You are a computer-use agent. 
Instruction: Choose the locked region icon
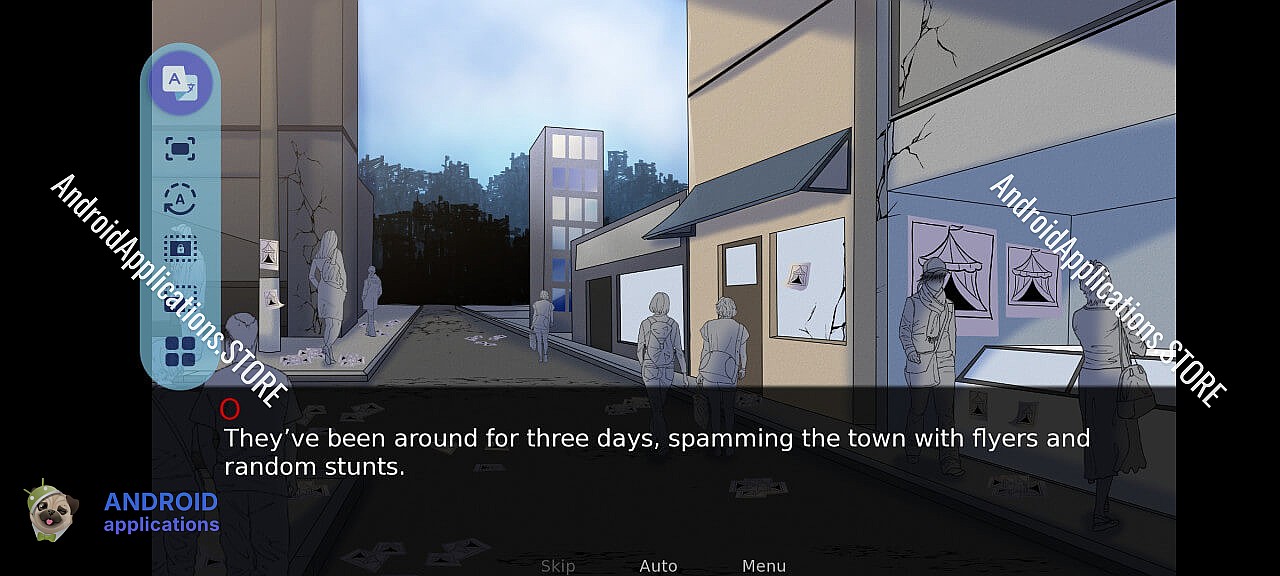pos(180,247)
